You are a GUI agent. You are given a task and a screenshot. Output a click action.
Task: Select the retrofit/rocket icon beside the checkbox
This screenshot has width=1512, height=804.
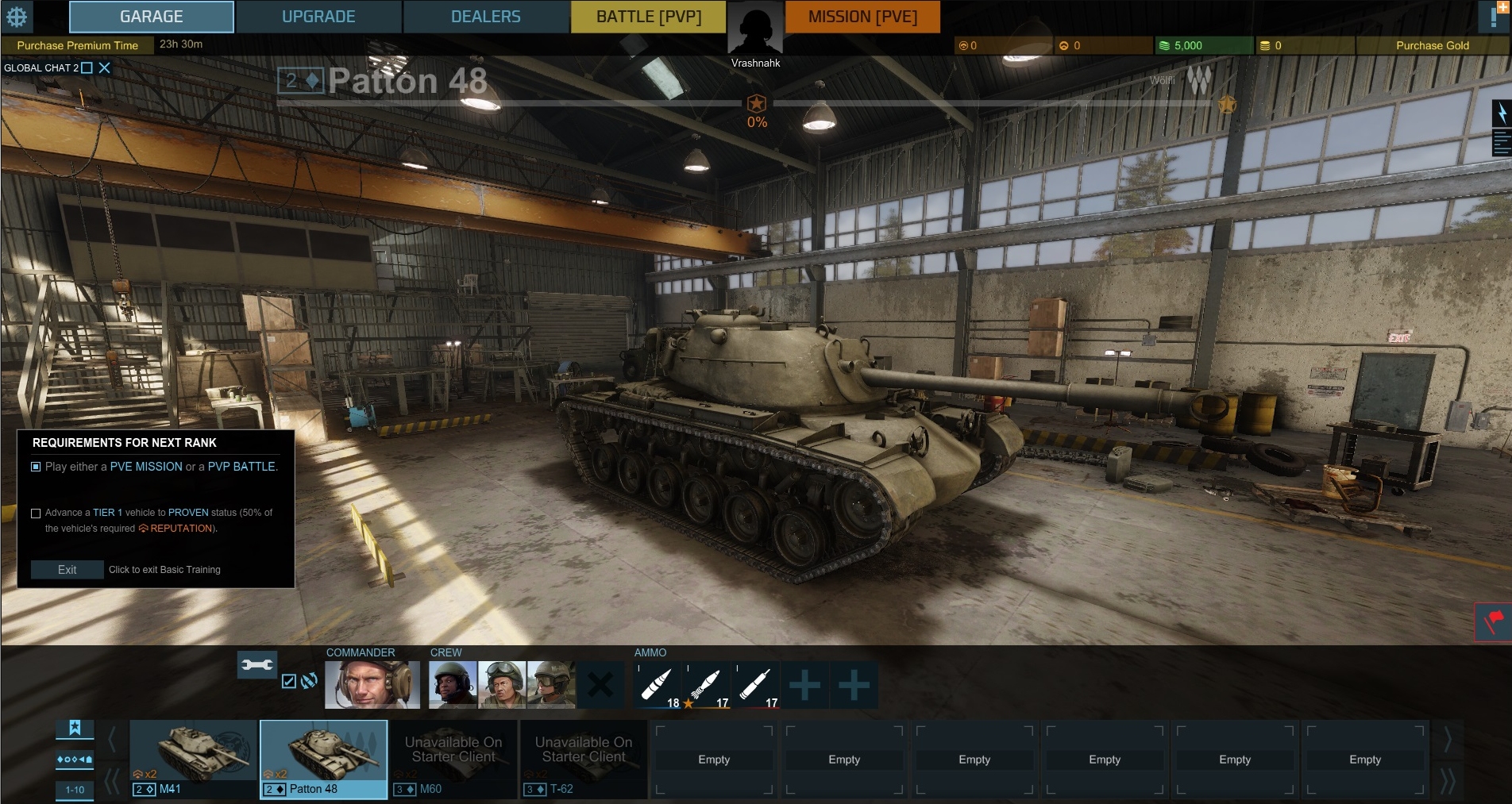[307, 681]
